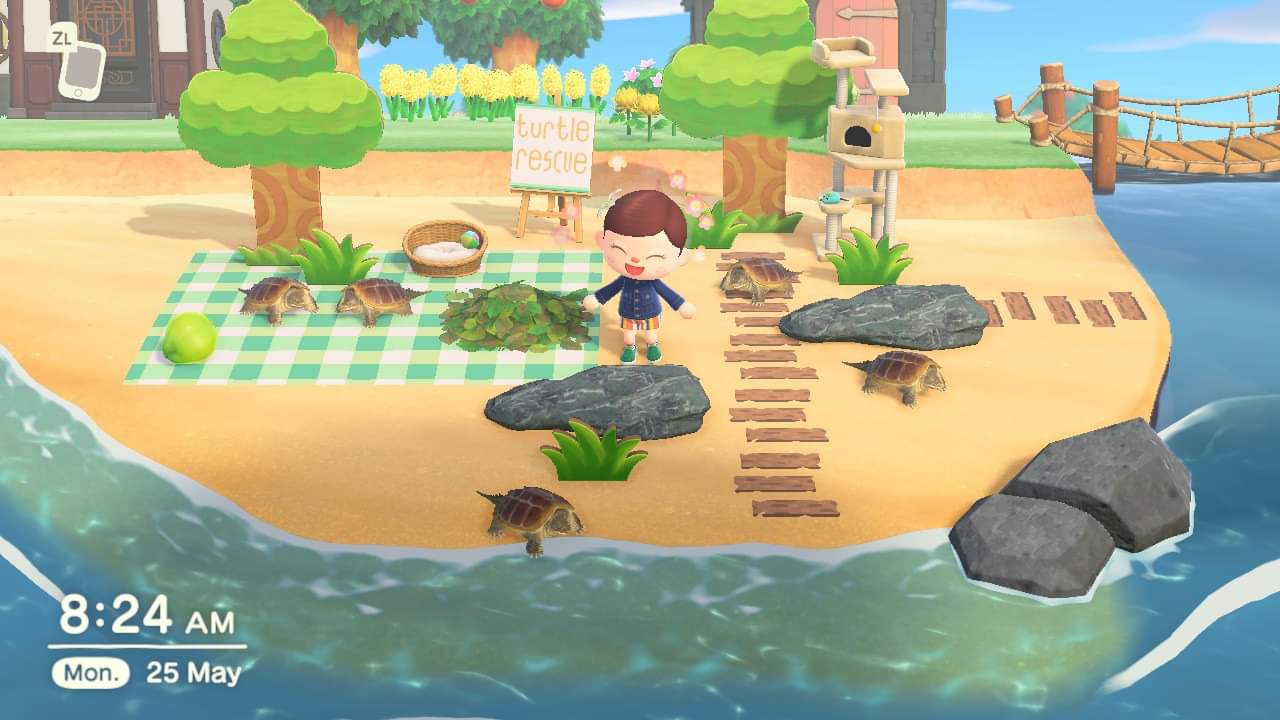Select the wicker basket with egg
The image size is (1280, 720).
pos(443,243)
